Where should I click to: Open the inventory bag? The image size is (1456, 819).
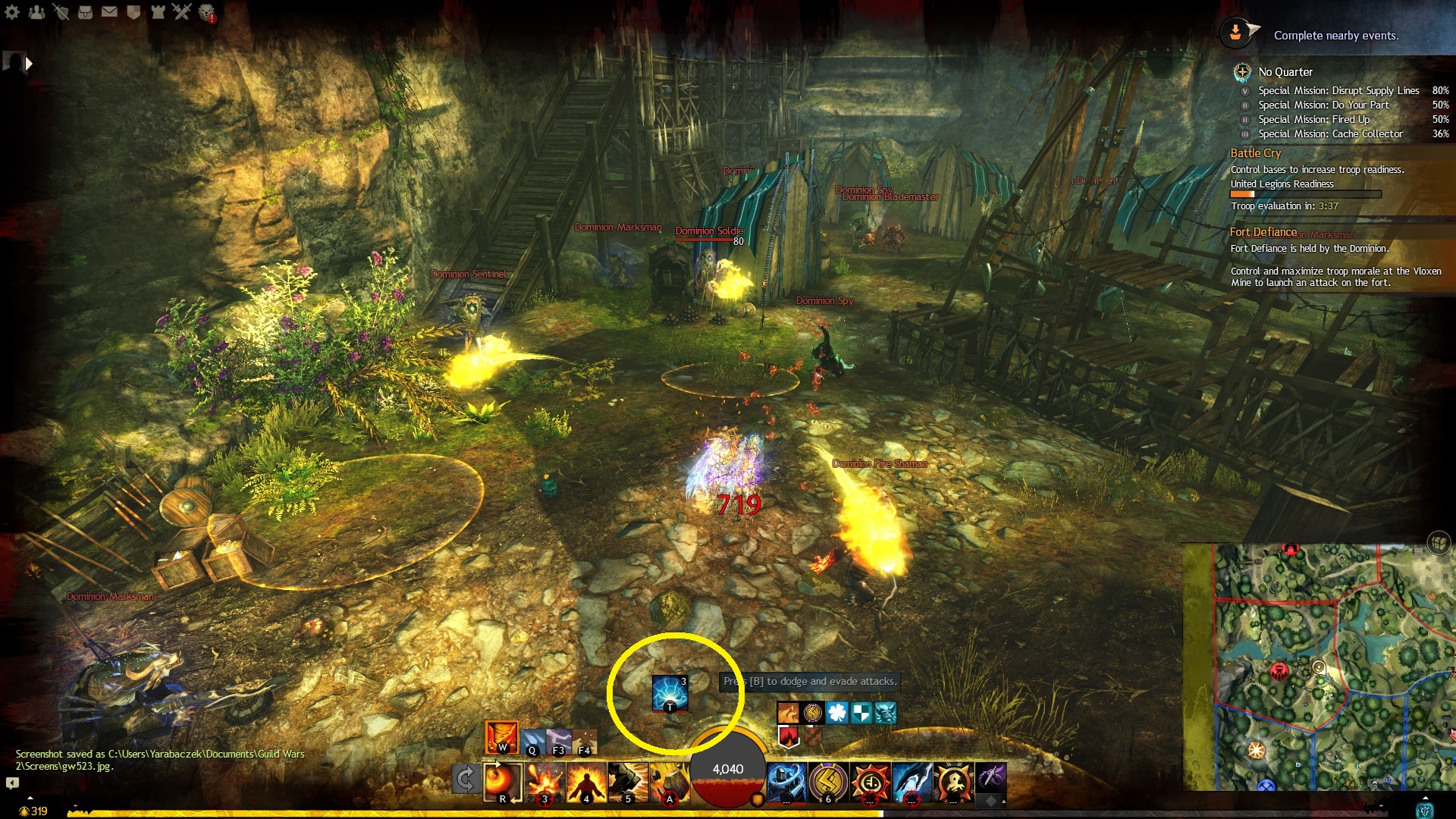[x=85, y=12]
